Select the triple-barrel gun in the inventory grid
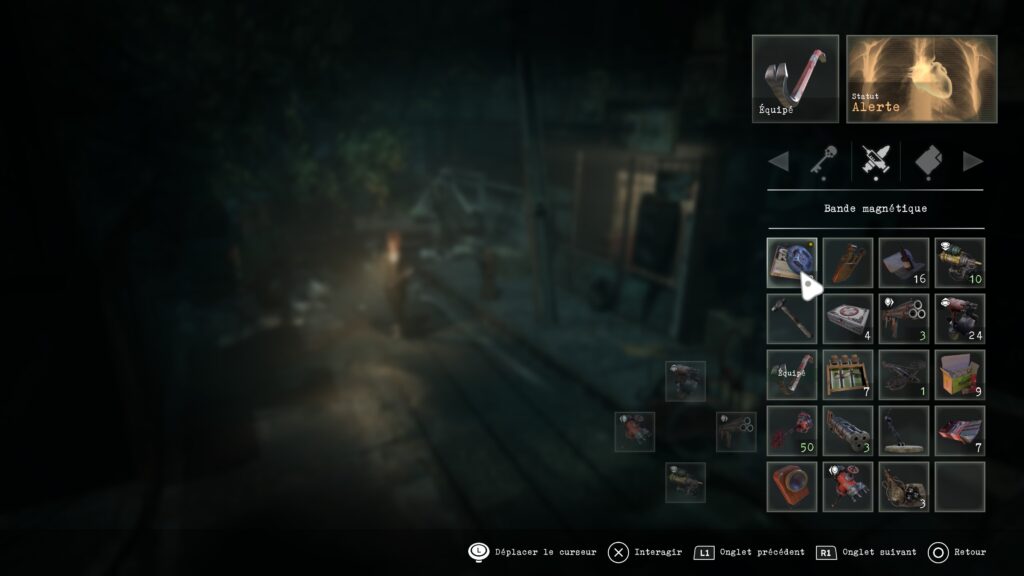1024x576 pixels. coord(904,319)
